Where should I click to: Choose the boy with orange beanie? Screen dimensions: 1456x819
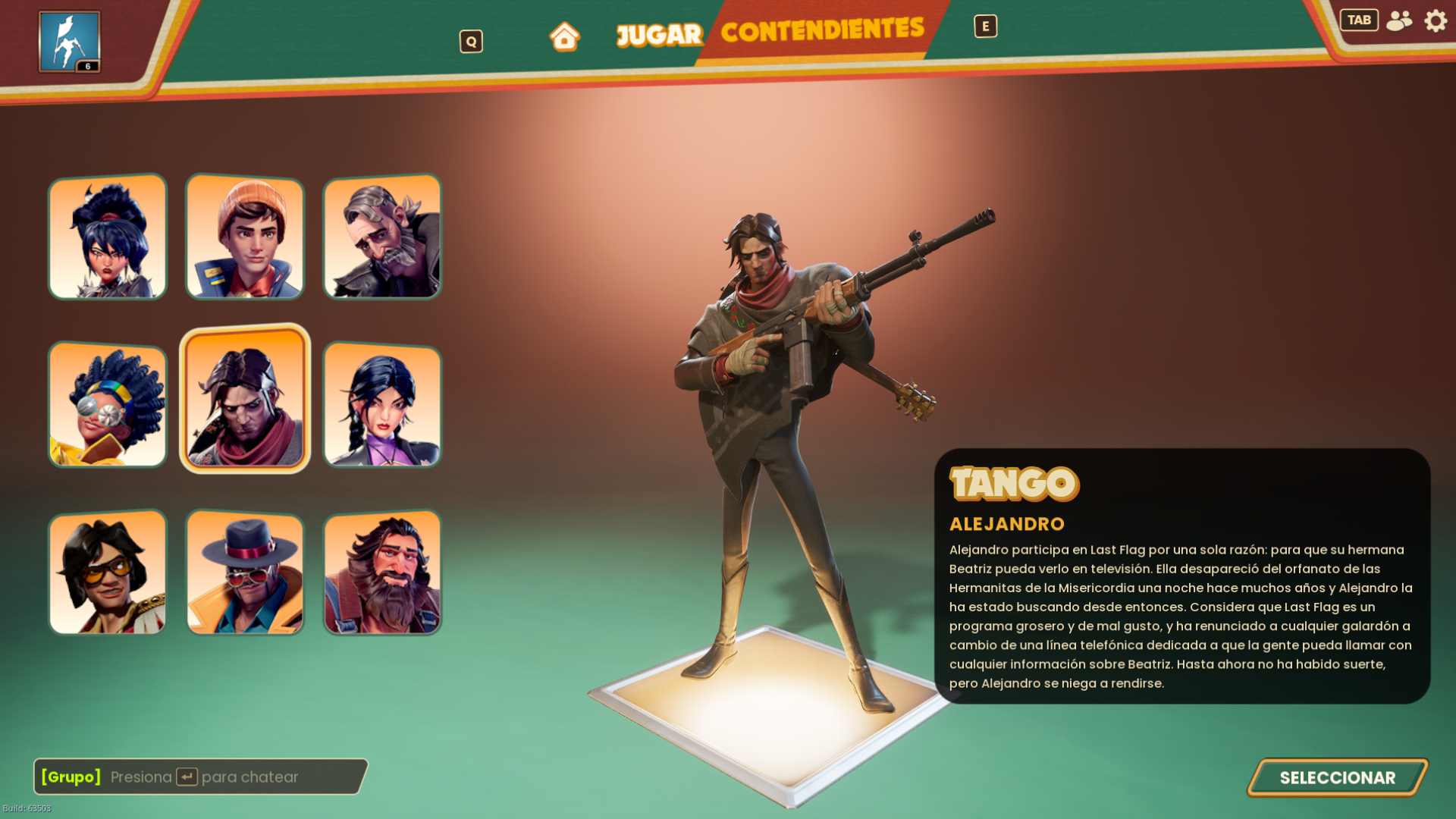(x=245, y=237)
